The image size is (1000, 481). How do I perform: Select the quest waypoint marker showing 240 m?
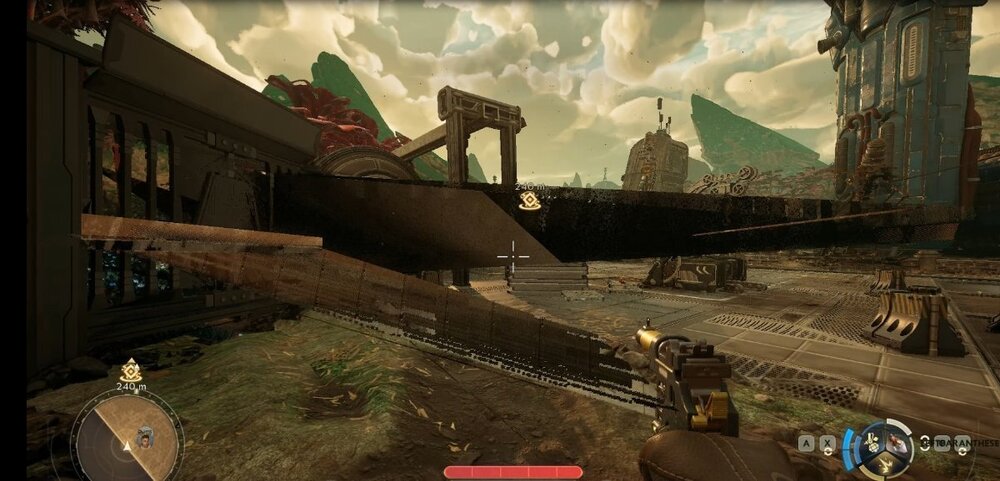[529, 201]
